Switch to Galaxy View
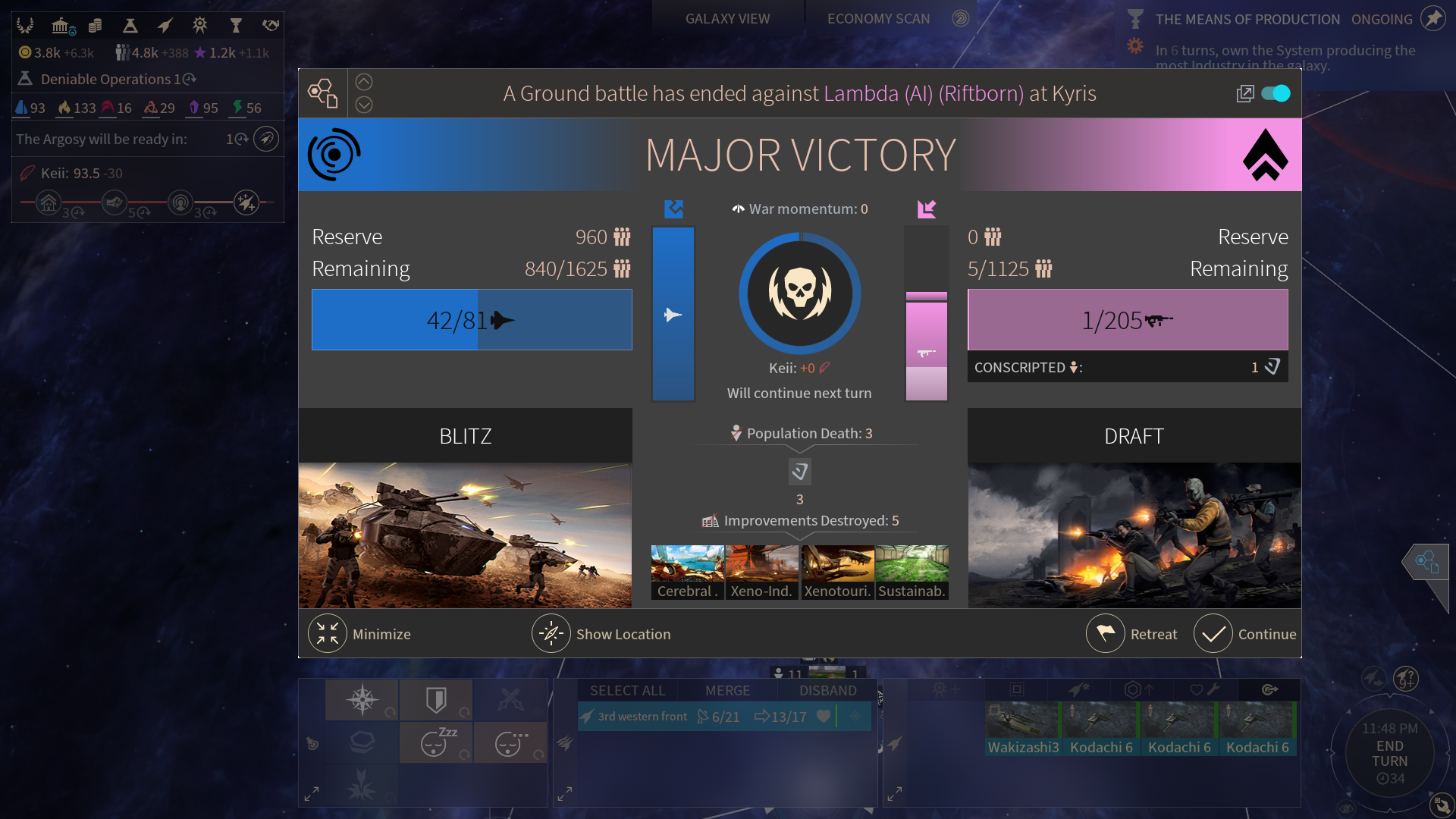Viewport: 1456px width, 819px height. [727, 19]
